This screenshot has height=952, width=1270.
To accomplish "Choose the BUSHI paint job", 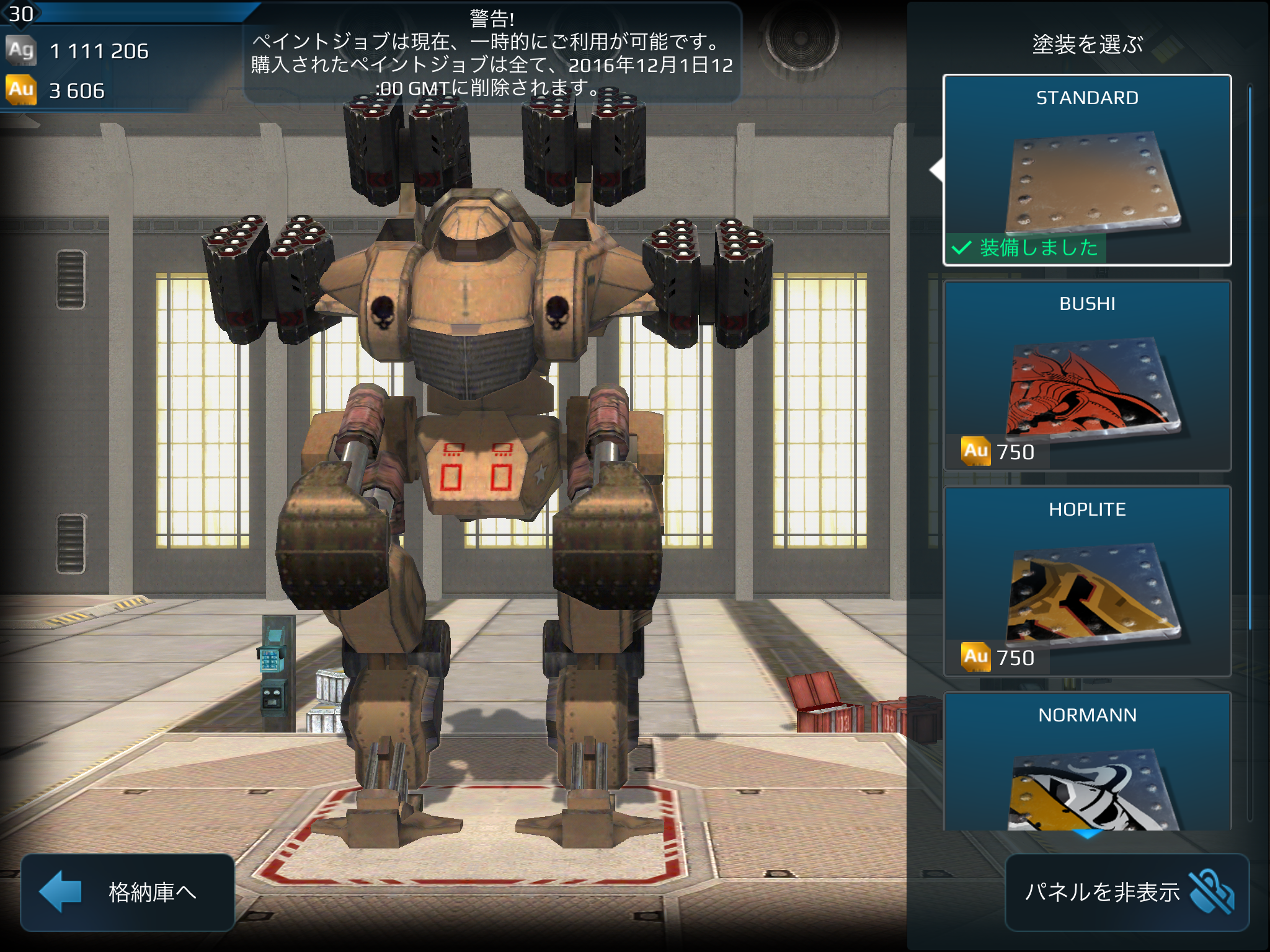I will [1086, 376].
